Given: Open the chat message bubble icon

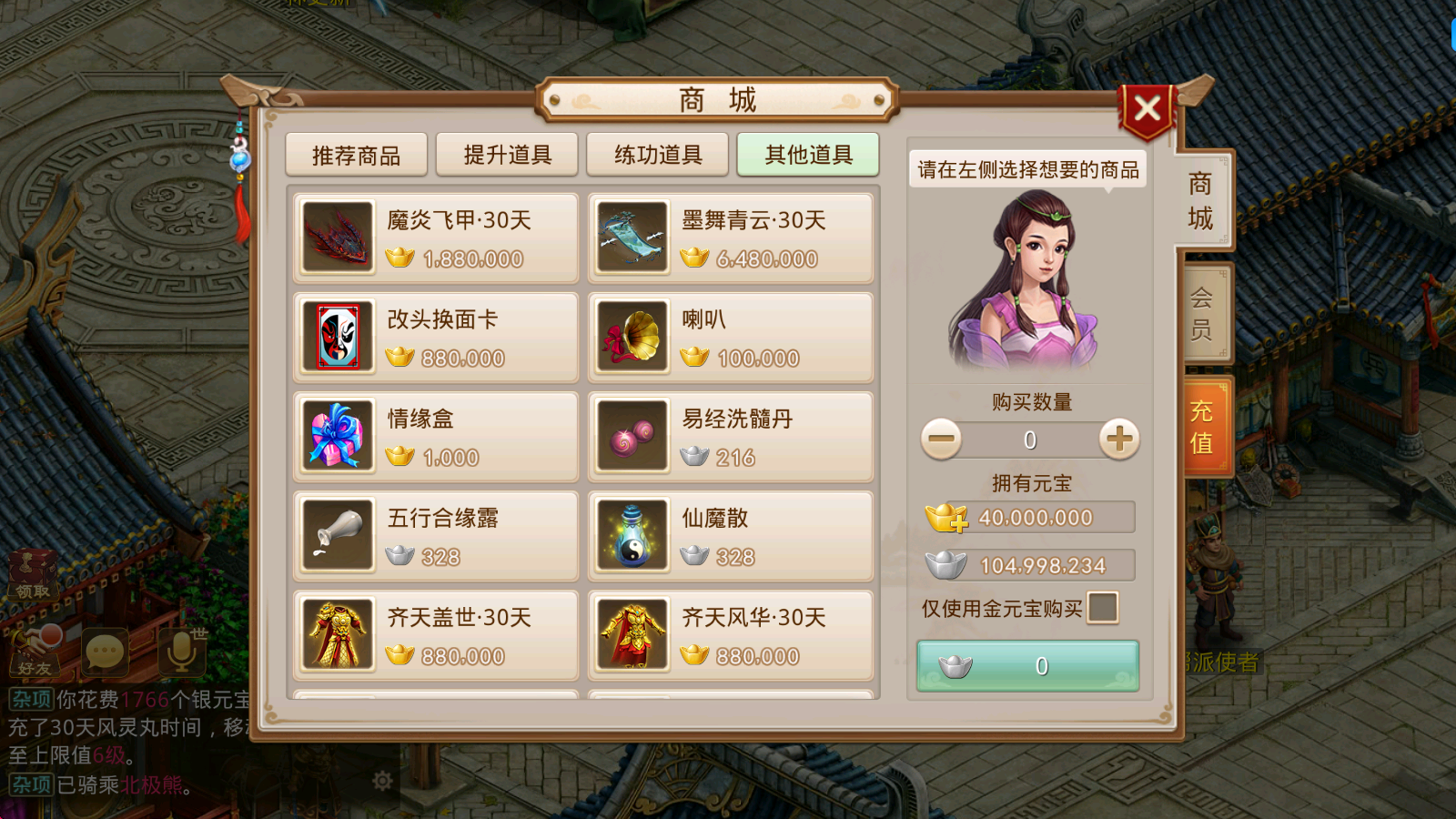Looking at the screenshot, I should tap(105, 652).
